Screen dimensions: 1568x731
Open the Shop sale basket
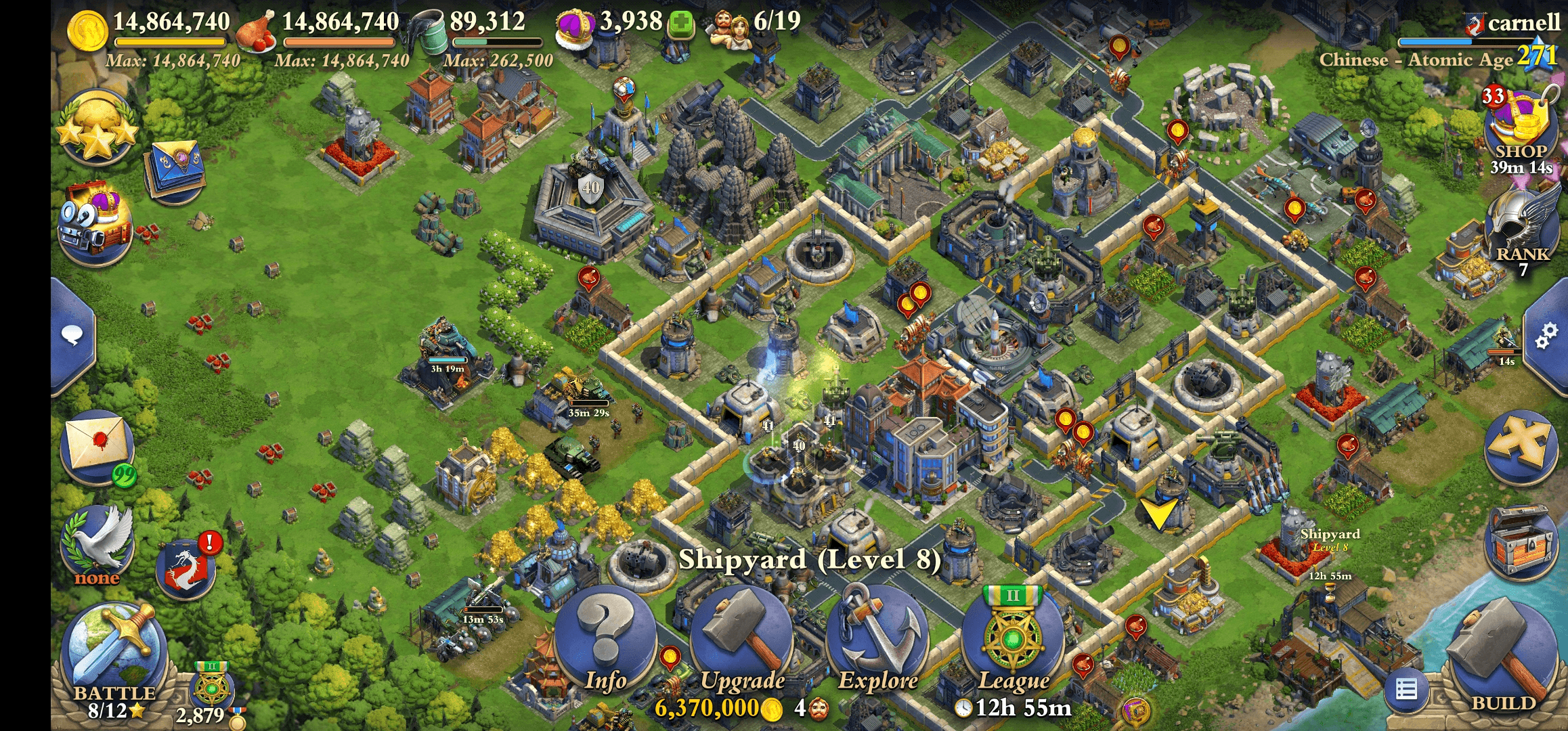[x=1519, y=125]
